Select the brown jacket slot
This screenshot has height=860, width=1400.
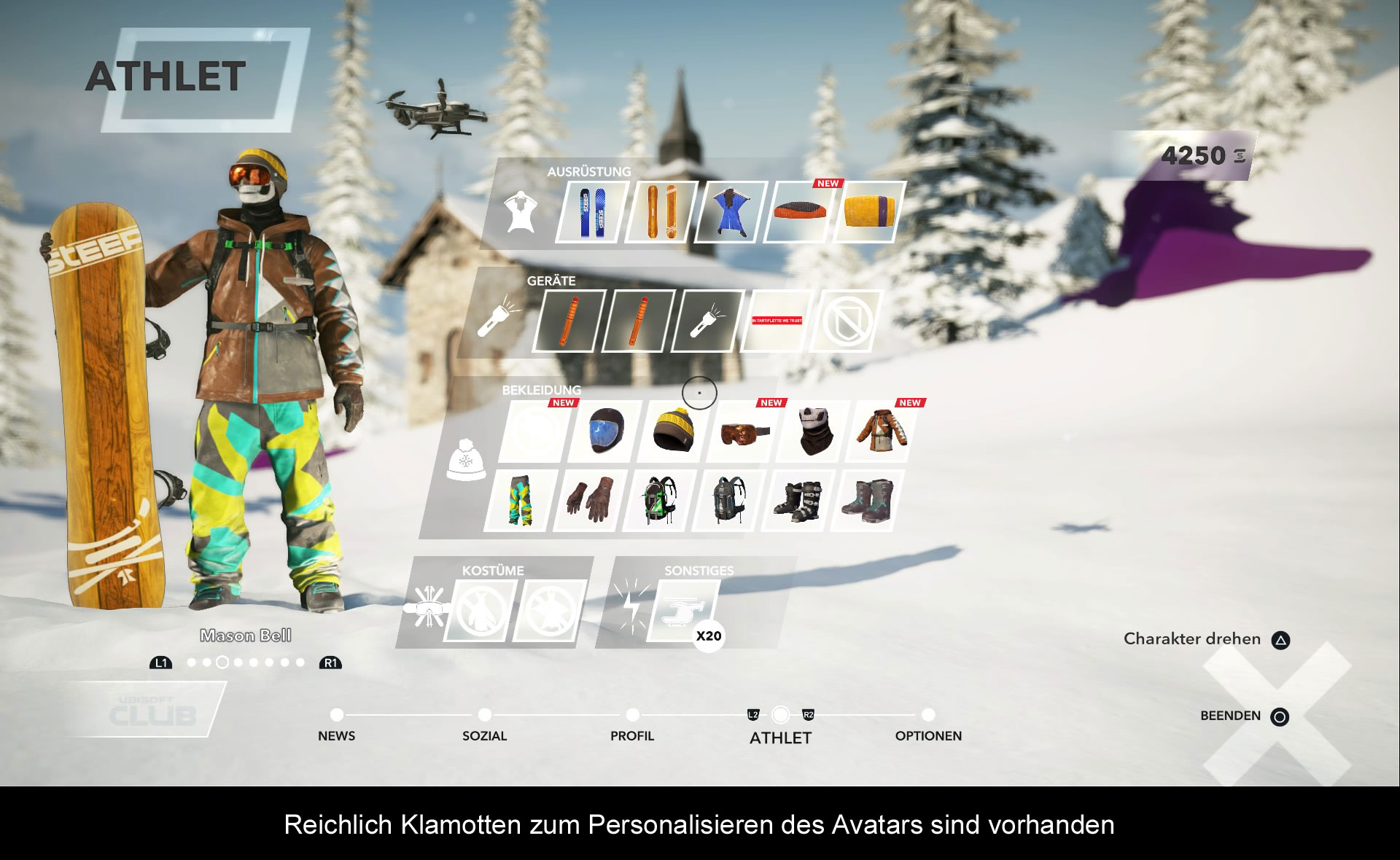click(x=881, y=431)
